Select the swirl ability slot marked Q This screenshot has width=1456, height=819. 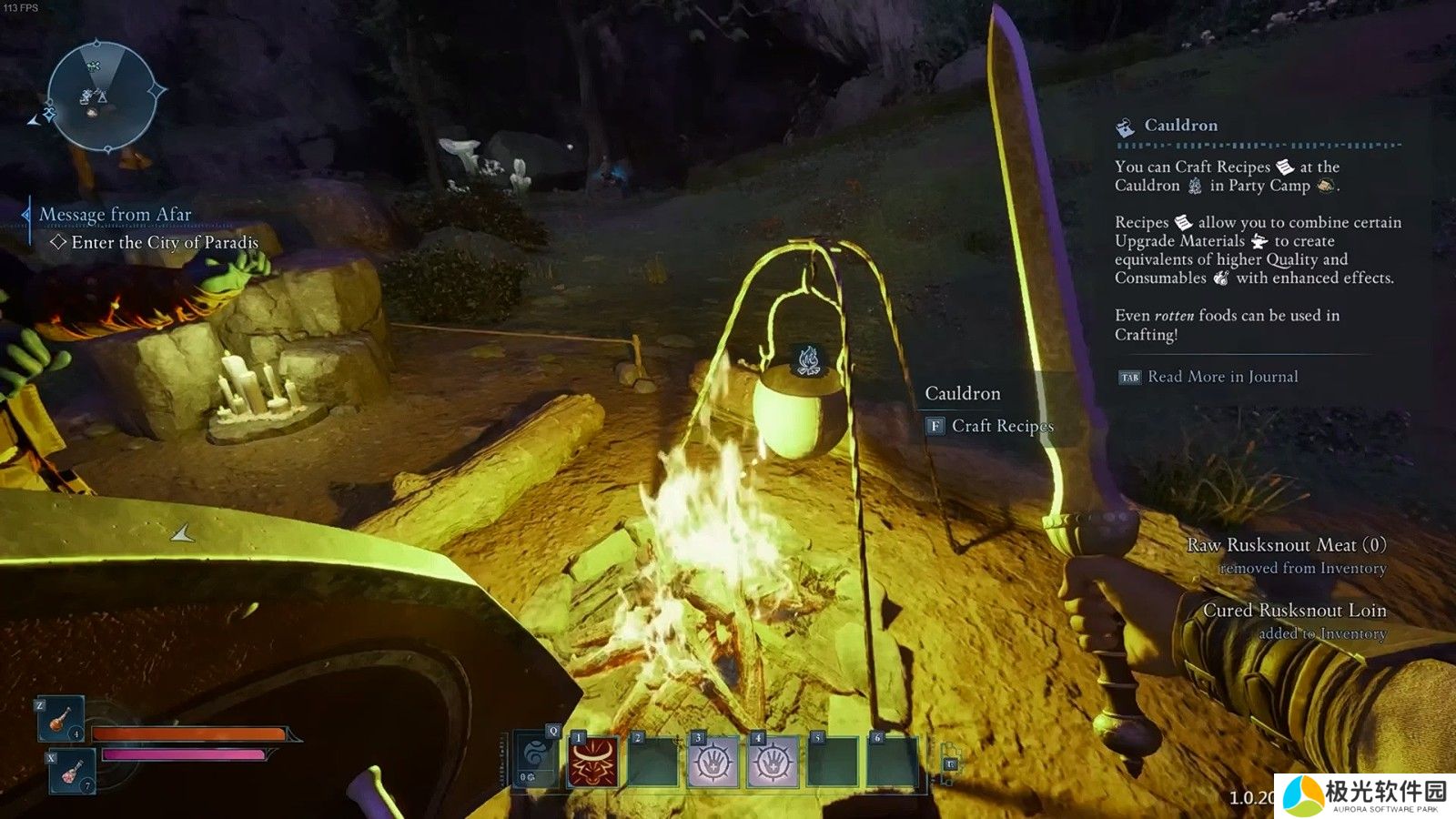535,760
